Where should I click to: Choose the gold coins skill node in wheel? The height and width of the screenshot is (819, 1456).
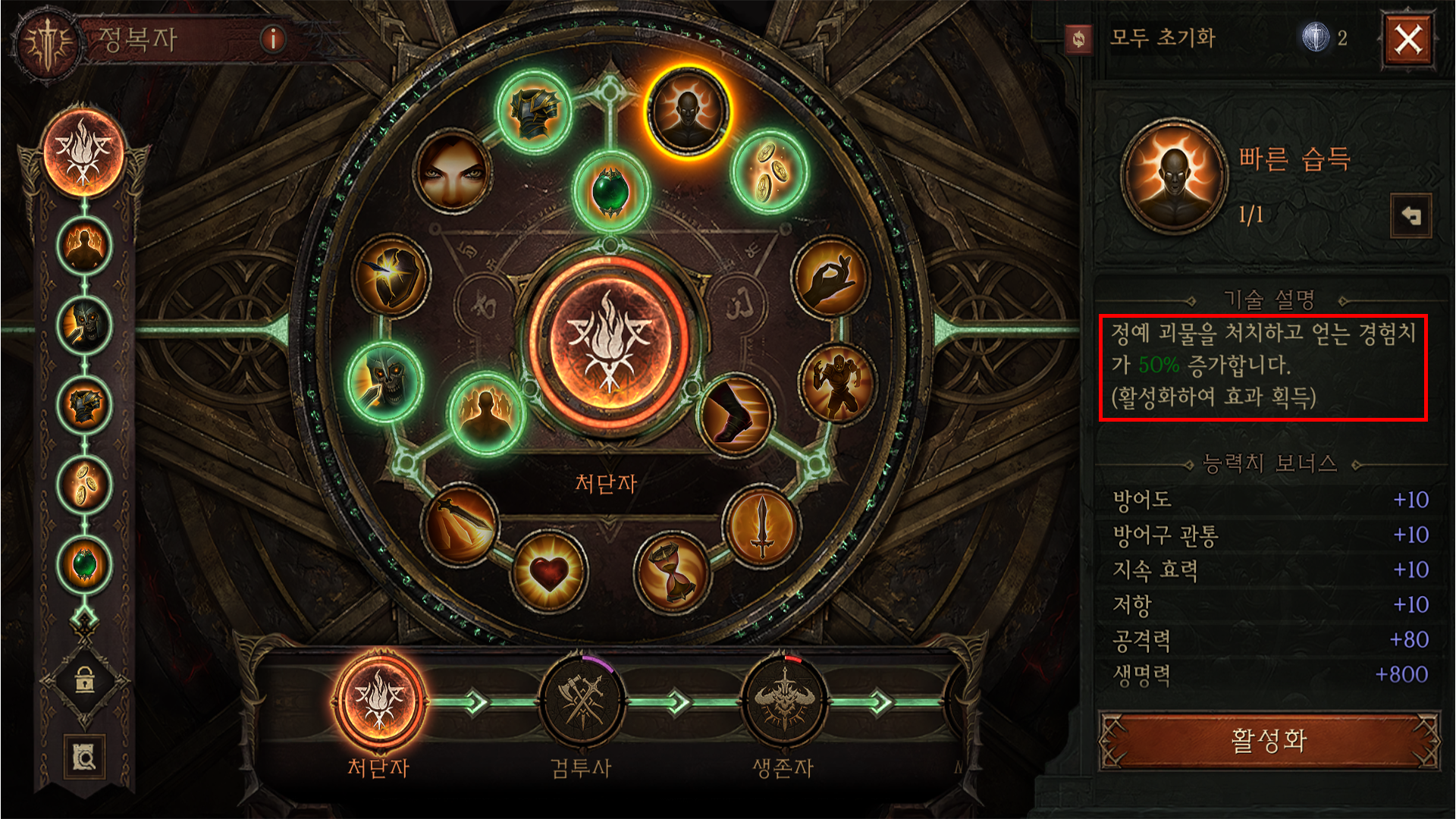coord(769,171)
